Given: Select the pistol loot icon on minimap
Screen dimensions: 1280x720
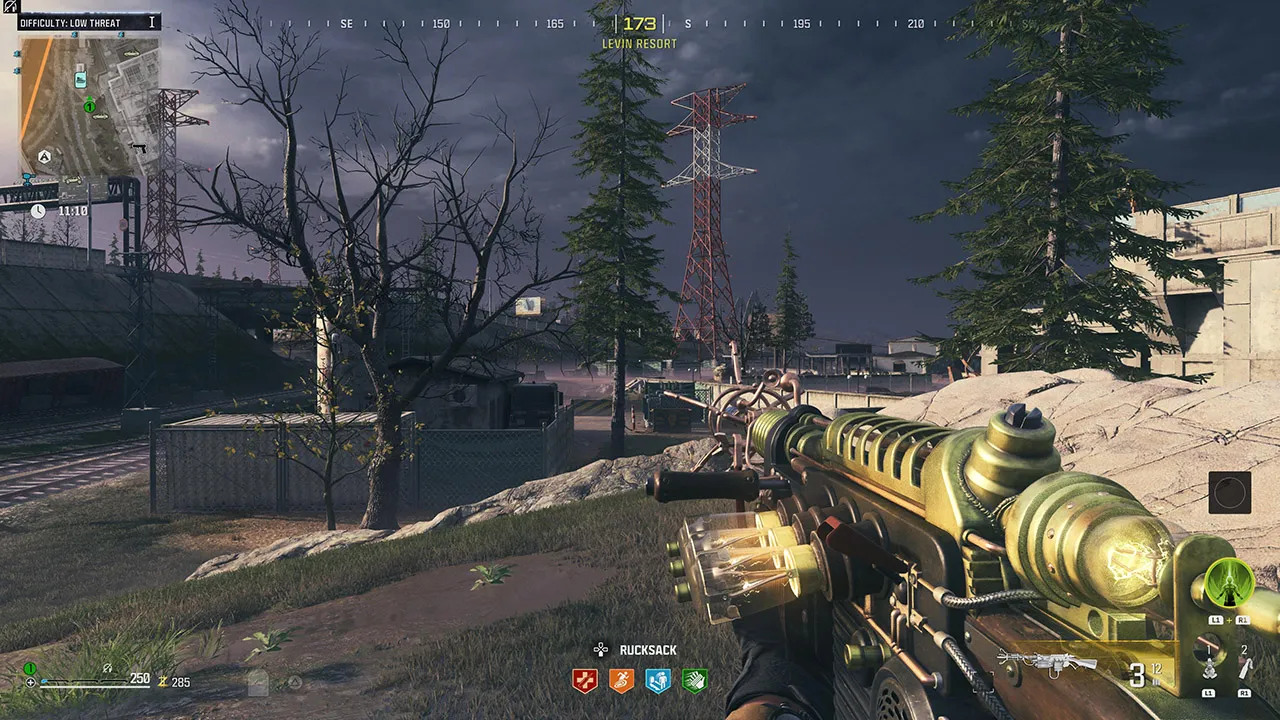Looking at the screenshot, I should (140, 149).
